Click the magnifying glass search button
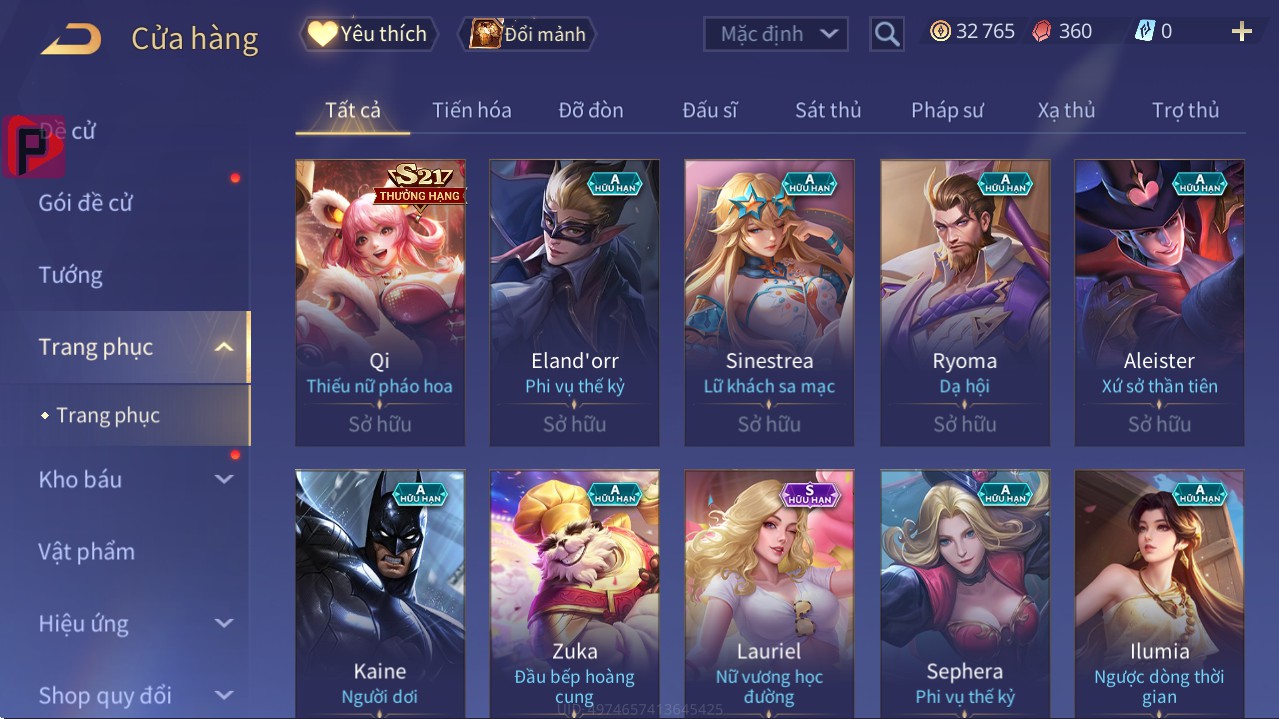This screenshot has height=719, width=1279. pos(887,34)
